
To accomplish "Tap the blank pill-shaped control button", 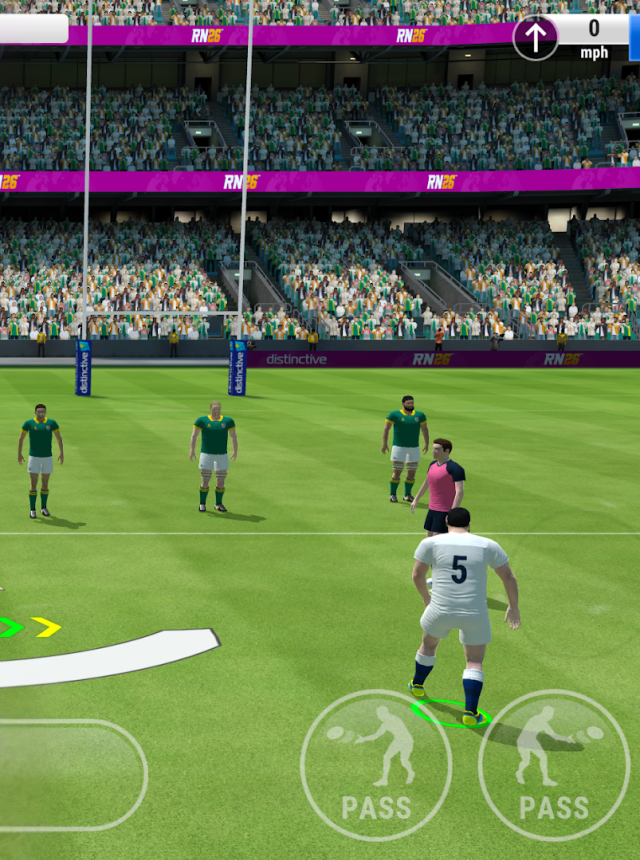I will pos(70,775).
